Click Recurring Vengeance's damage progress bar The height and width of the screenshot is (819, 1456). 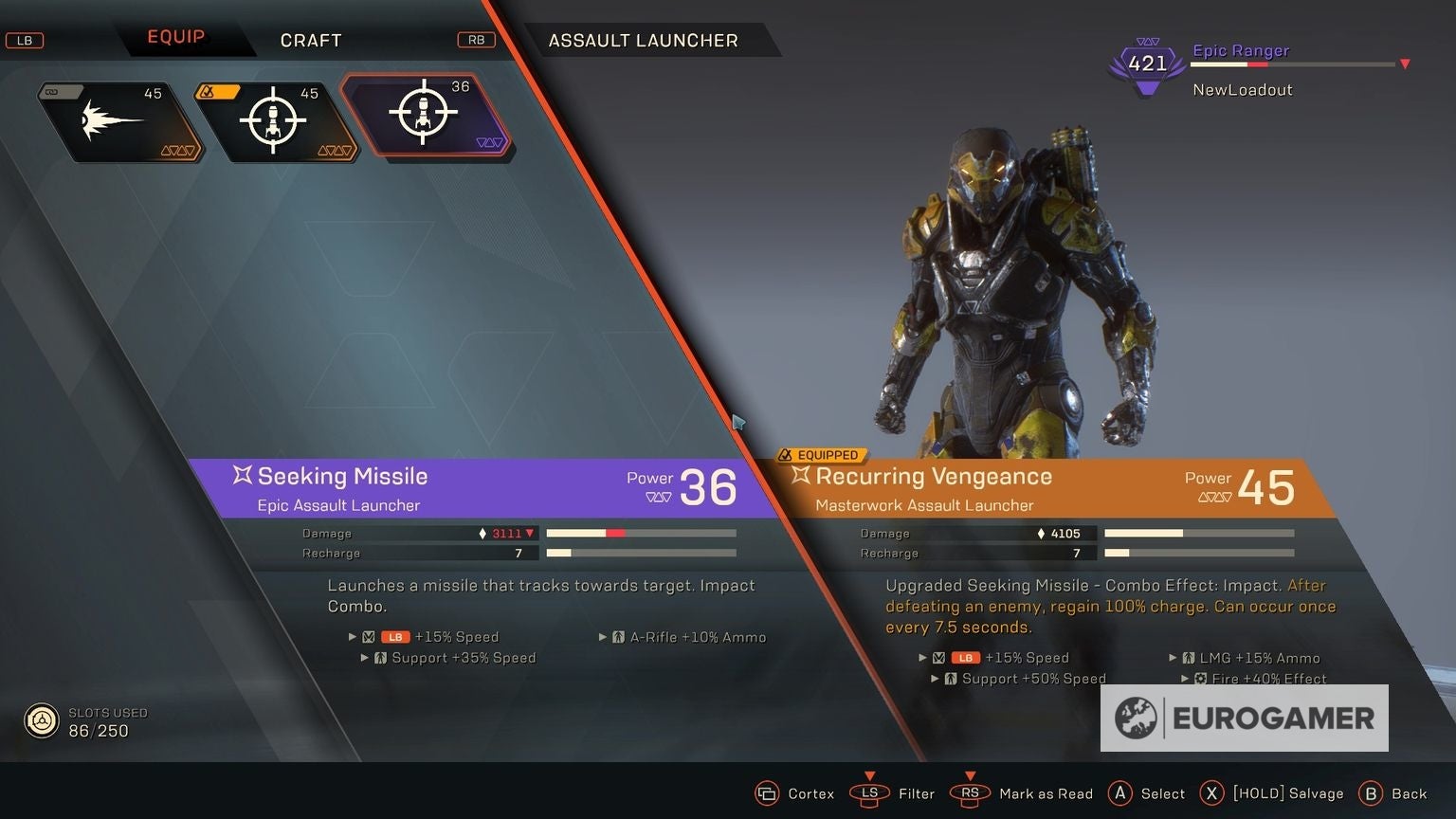1198,533
